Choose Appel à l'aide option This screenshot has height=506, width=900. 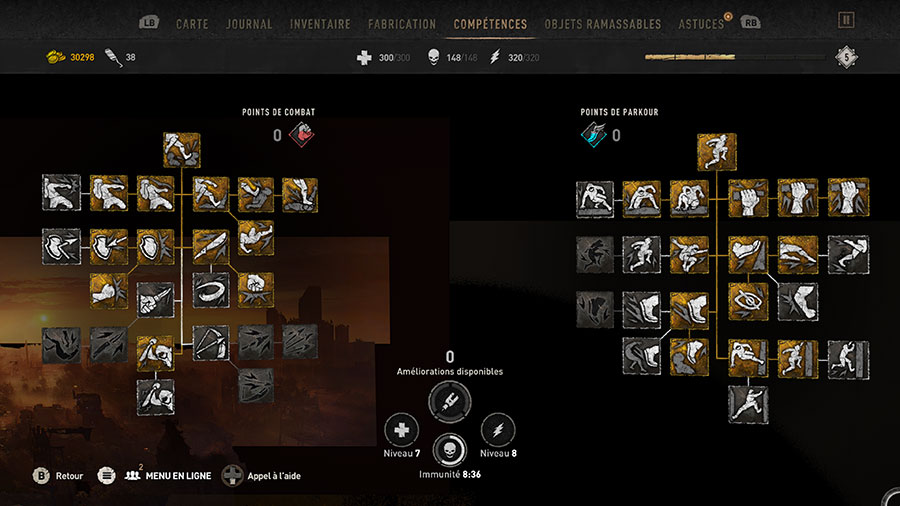pyautogui.click(x=262, y=476)
